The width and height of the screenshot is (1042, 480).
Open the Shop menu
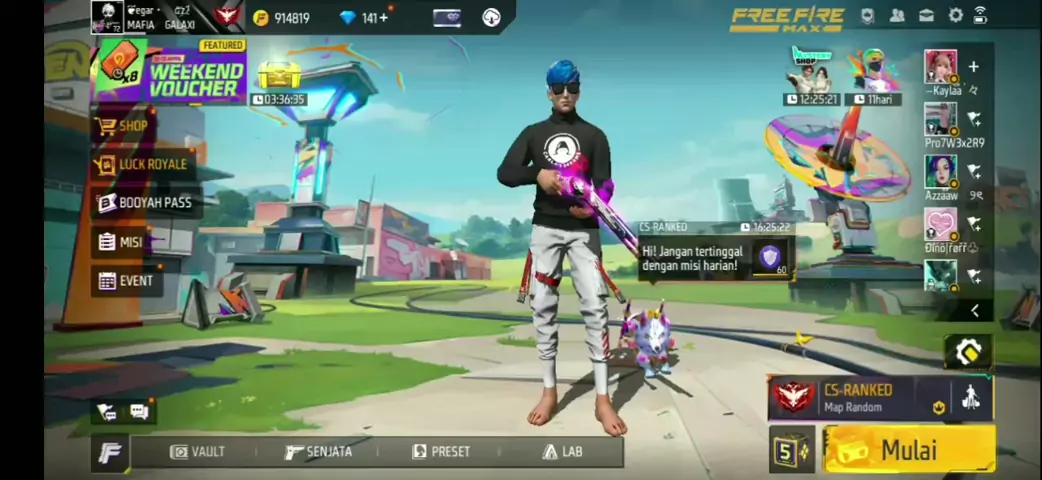(x=123, y=126)
